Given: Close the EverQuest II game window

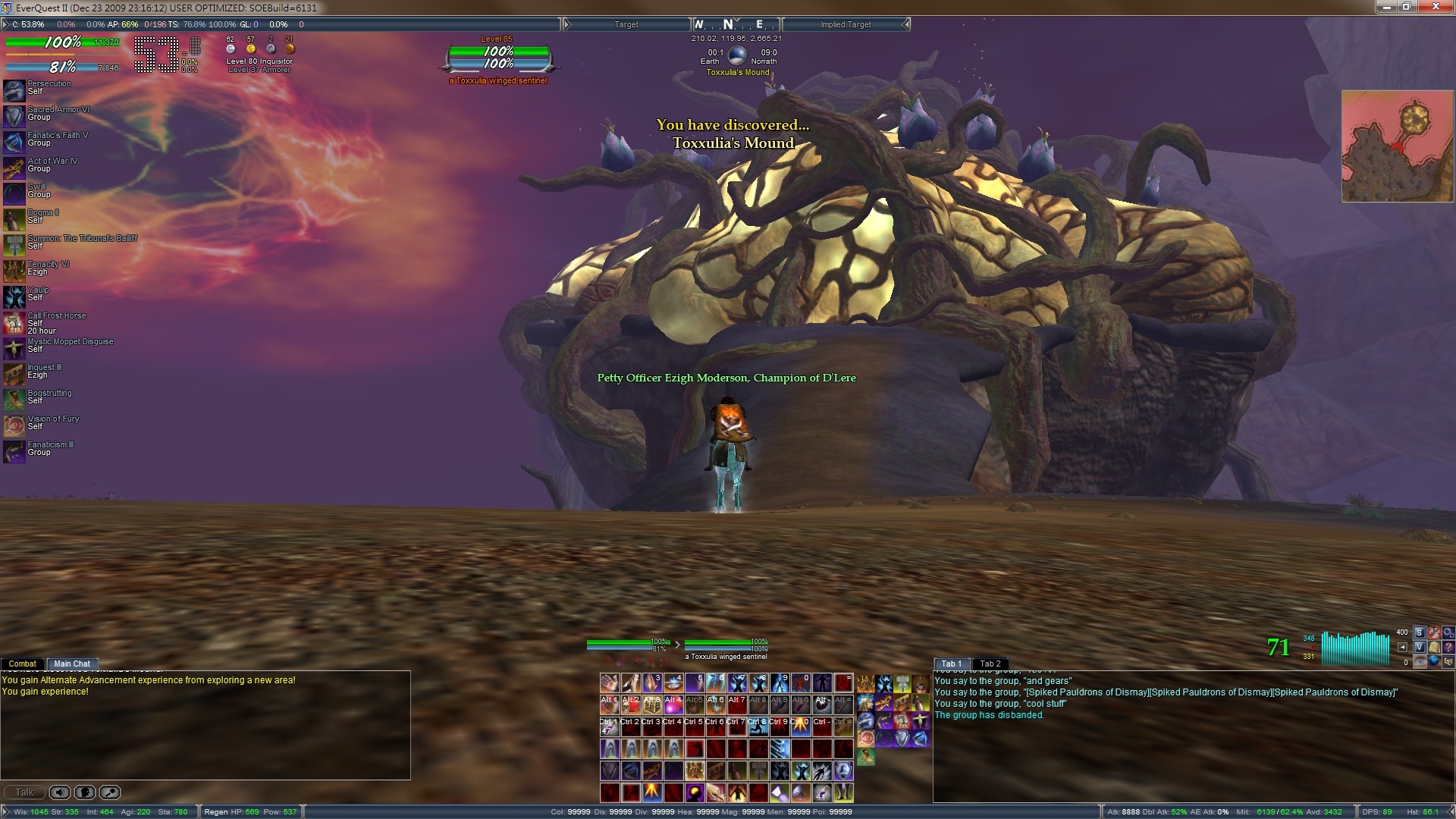Looking at the screenshot, I should pyautogui.click(x=1436, y=7).
